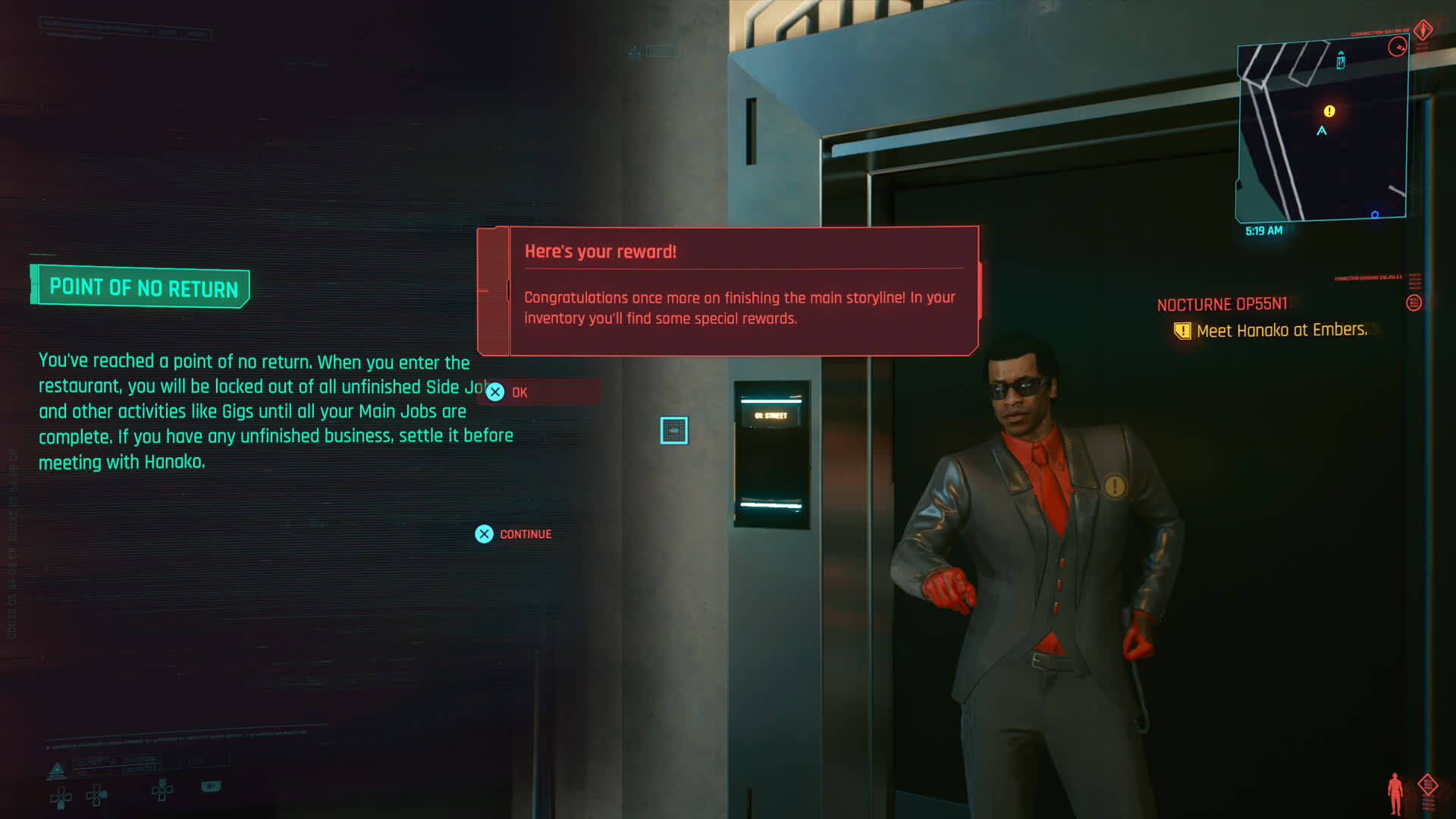Select the Nocturne OP55N1 quest title
Screen dimensions: 1456x819
1222,305
